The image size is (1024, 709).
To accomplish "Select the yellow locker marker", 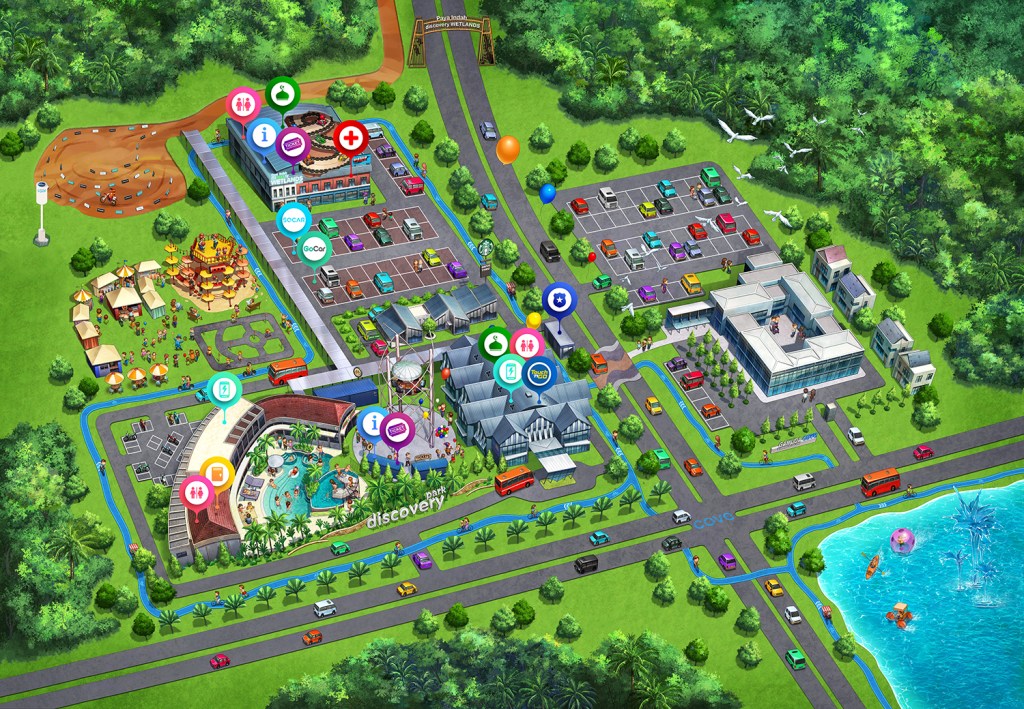I will (217, 473).
